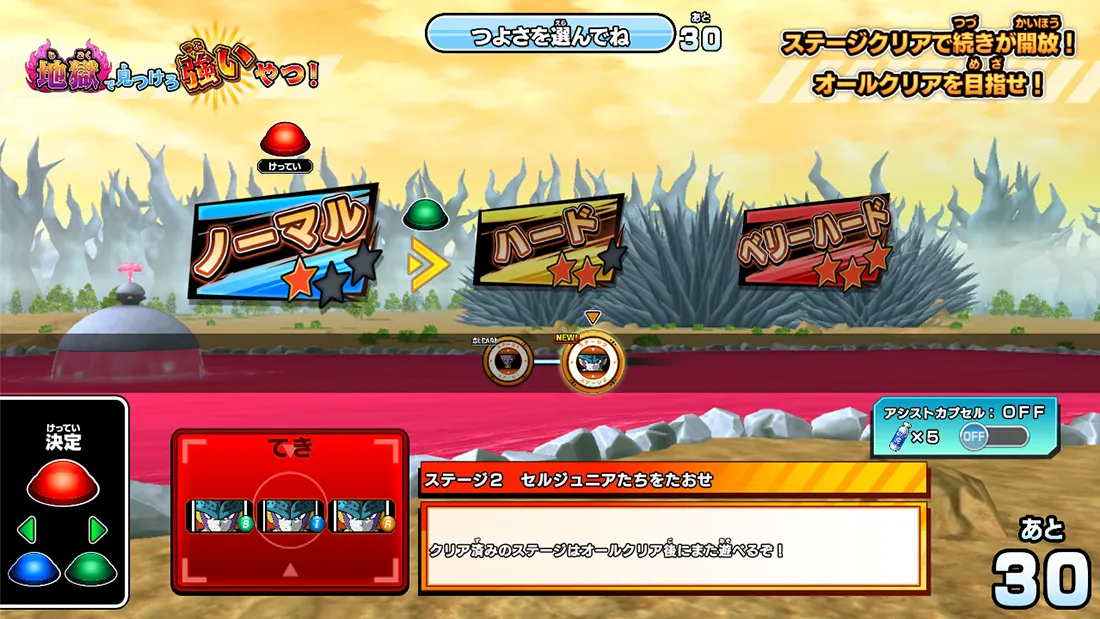1100x619 pixels.
Task: Select the cleared stage 1 medallion
Action: pos(506,361)
